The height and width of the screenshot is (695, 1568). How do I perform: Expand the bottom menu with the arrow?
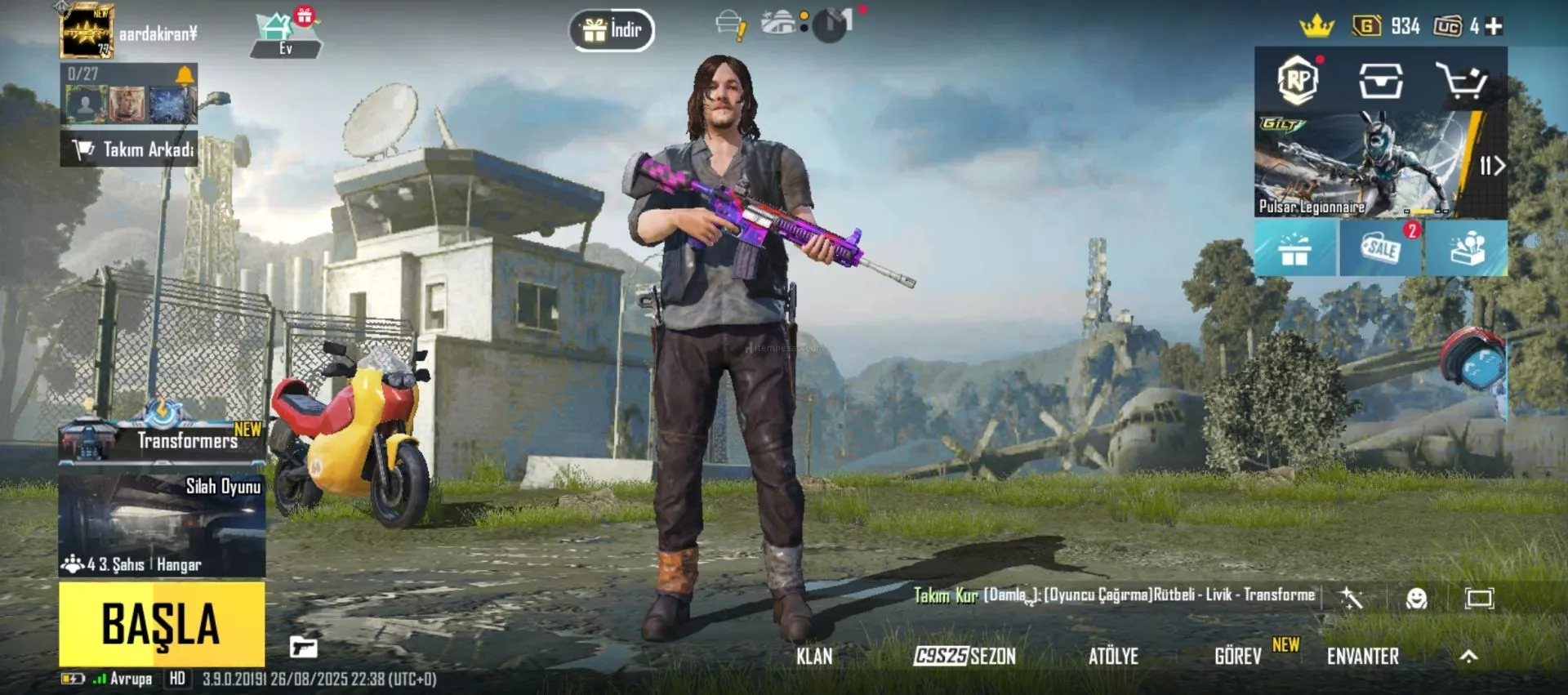click(1468, 656)
